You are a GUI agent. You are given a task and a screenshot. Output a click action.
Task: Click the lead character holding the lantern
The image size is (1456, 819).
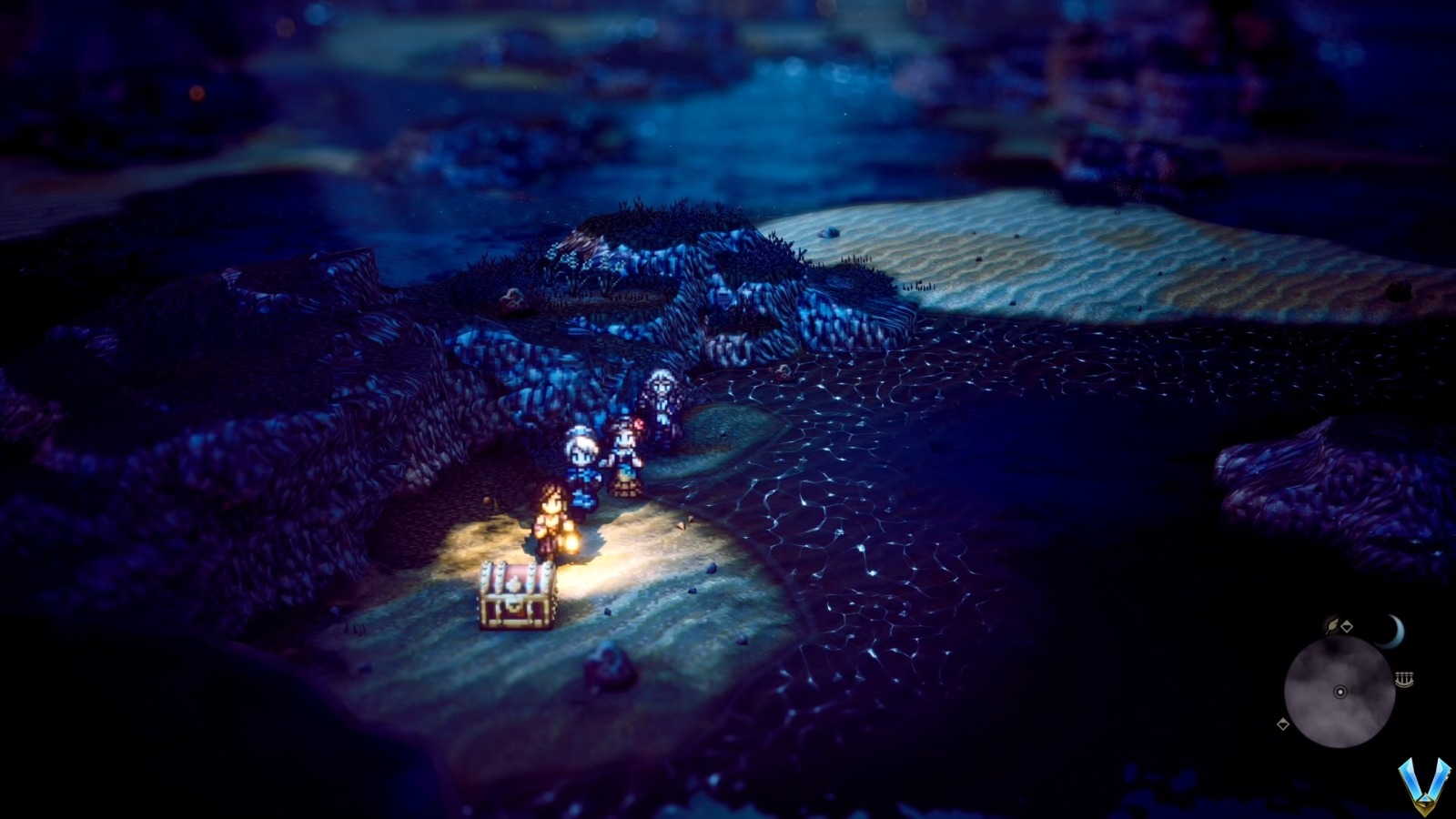coord(551,519)
